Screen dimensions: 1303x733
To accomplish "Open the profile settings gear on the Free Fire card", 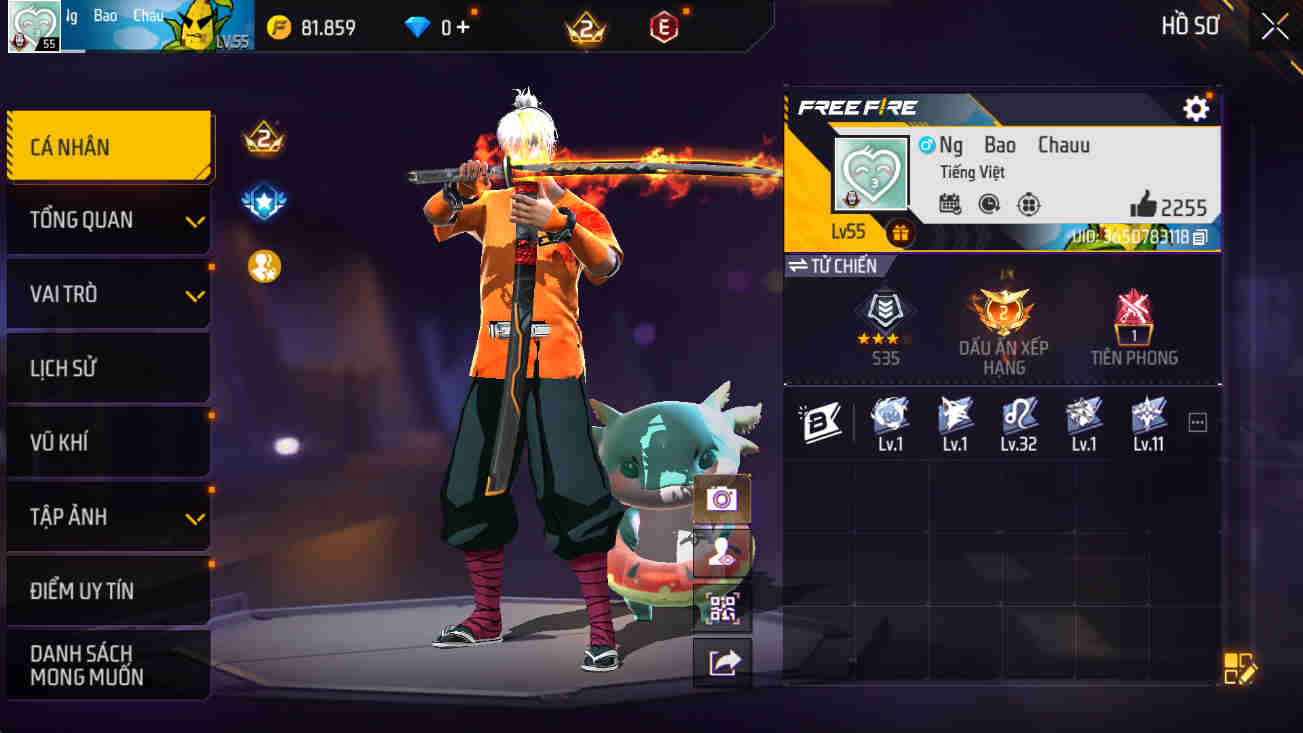I will pos(1196,109).
